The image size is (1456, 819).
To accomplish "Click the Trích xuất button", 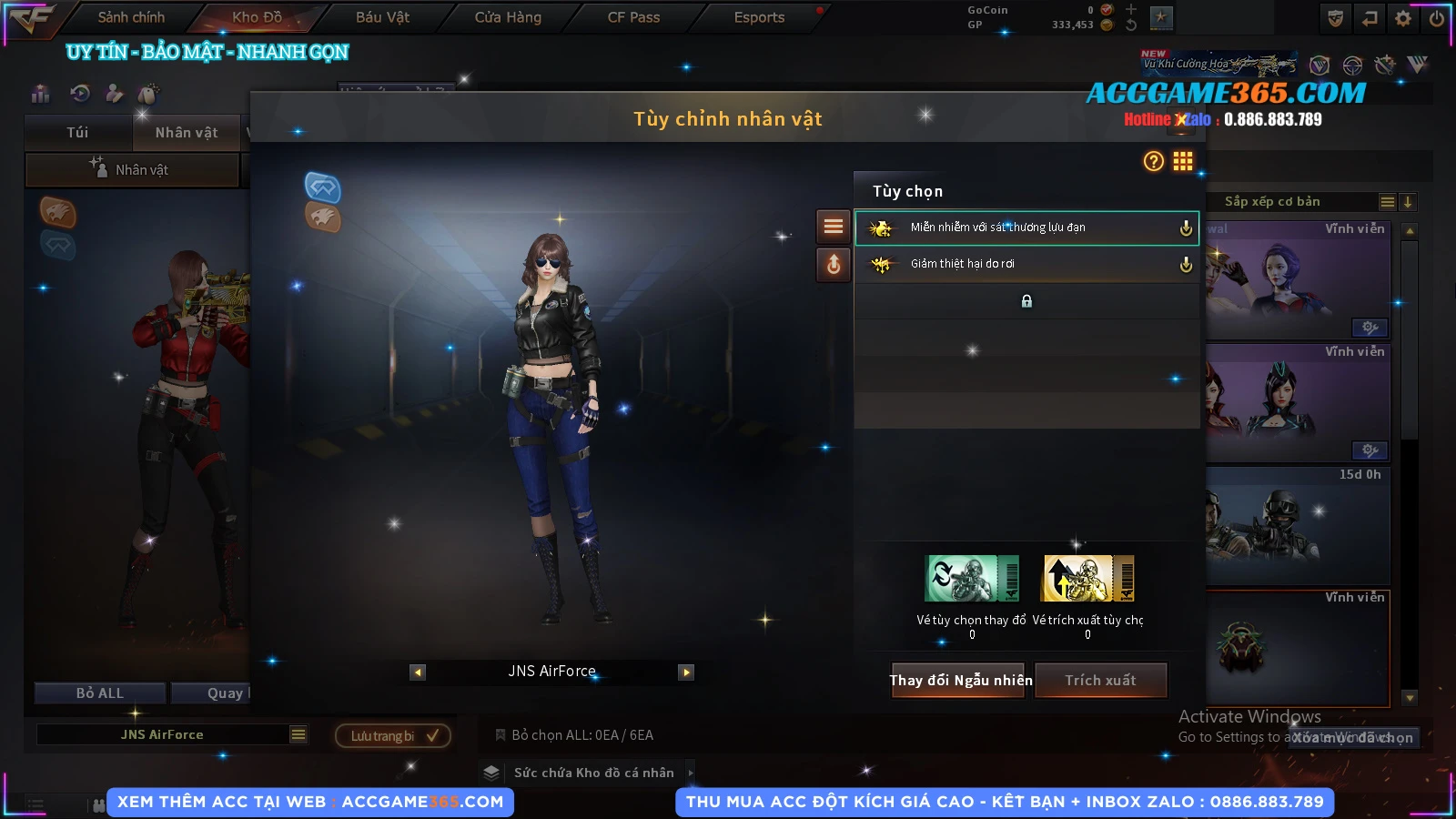I will pyautogui.click(x=1100, y=680).
